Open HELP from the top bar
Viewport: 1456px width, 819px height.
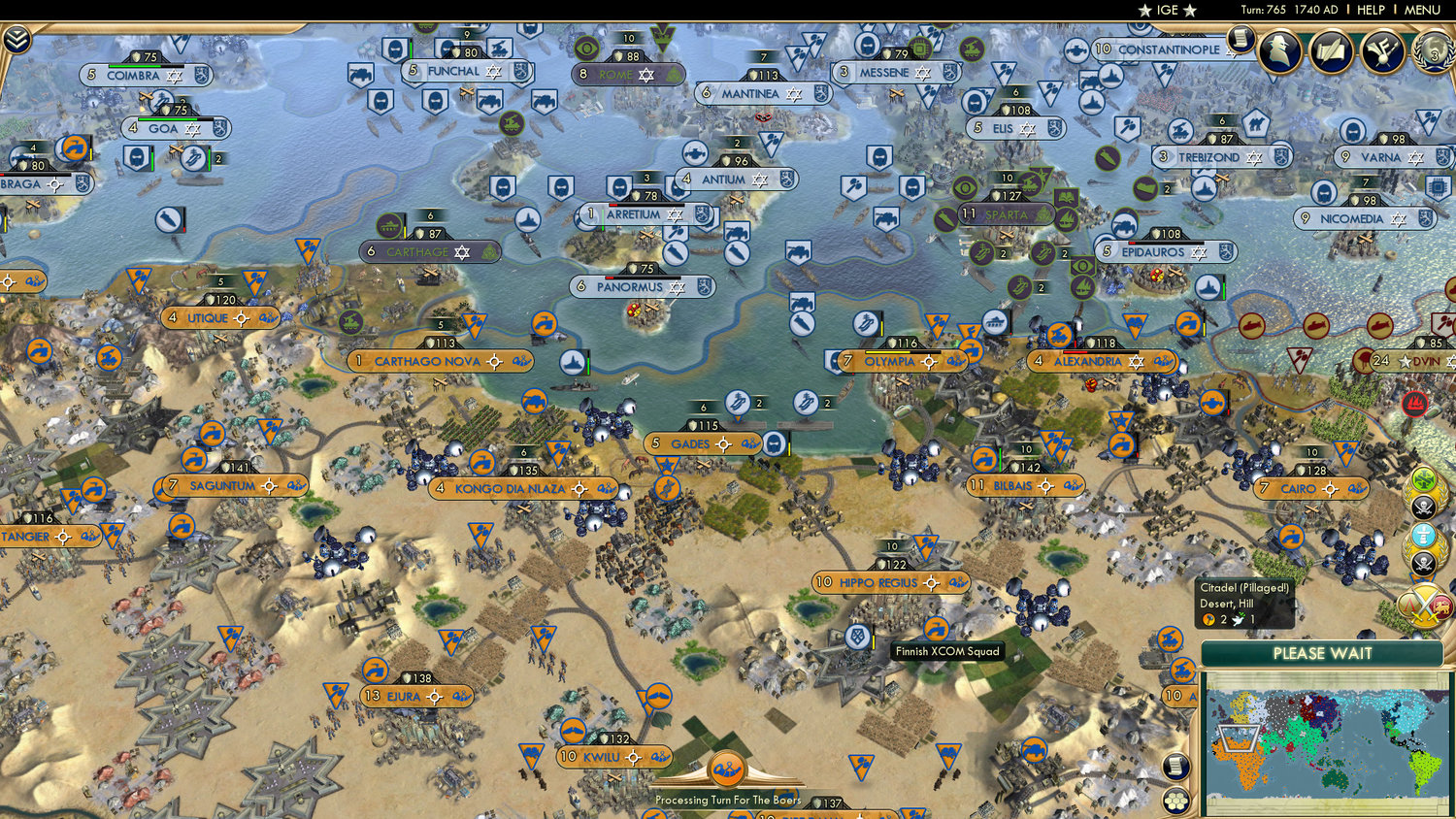click(x=1373, y=10)
